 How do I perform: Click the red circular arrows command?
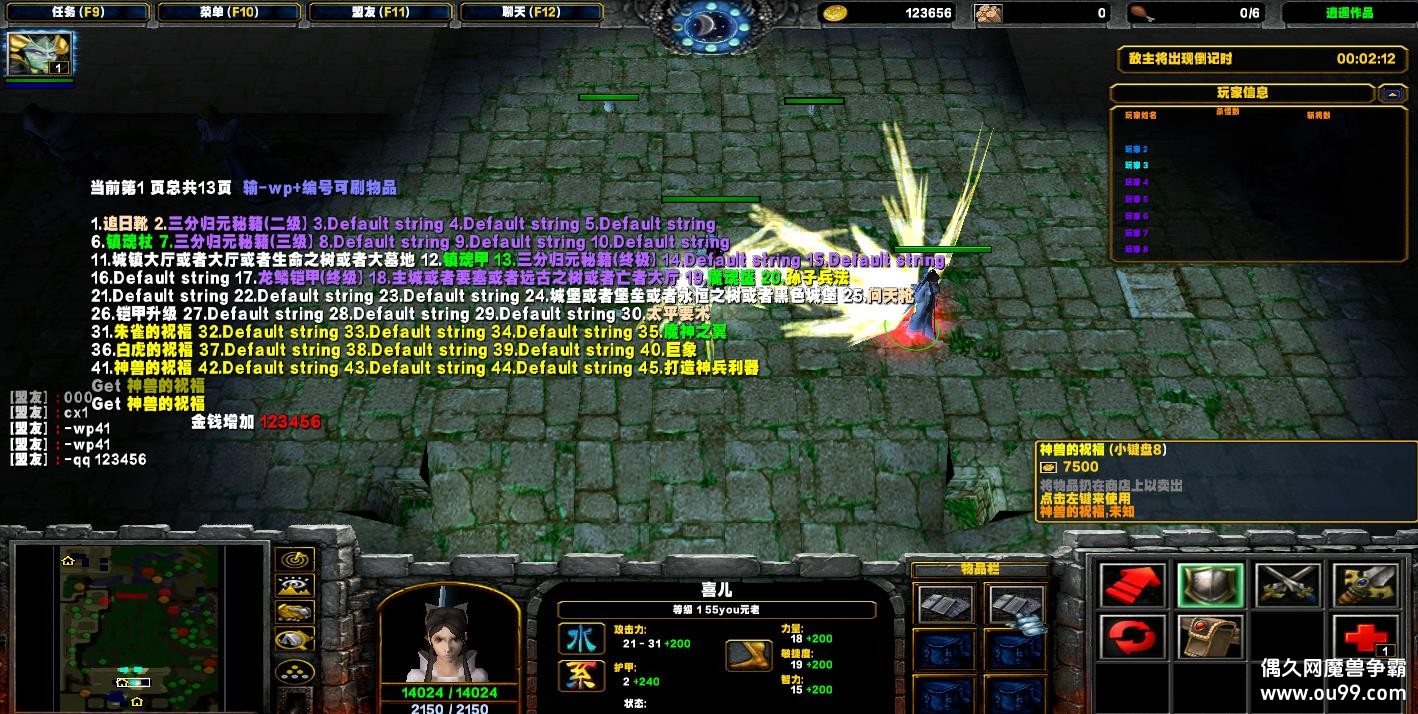(x=1132, y=637)
